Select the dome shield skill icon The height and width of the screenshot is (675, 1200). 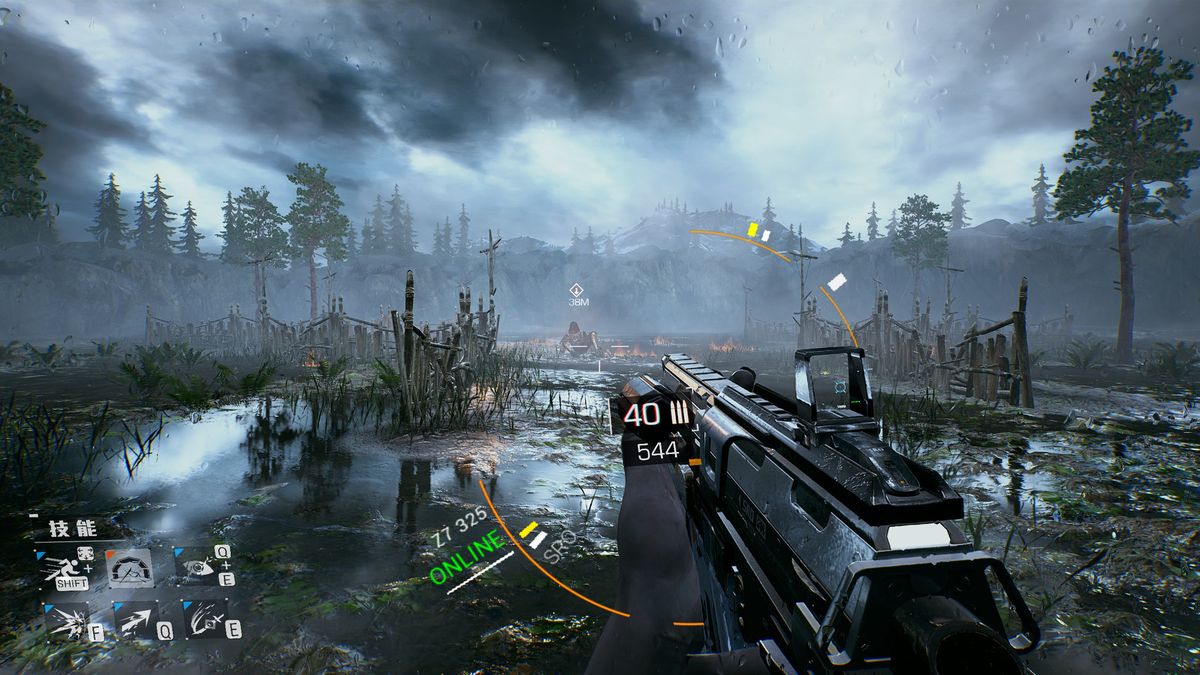129,569
